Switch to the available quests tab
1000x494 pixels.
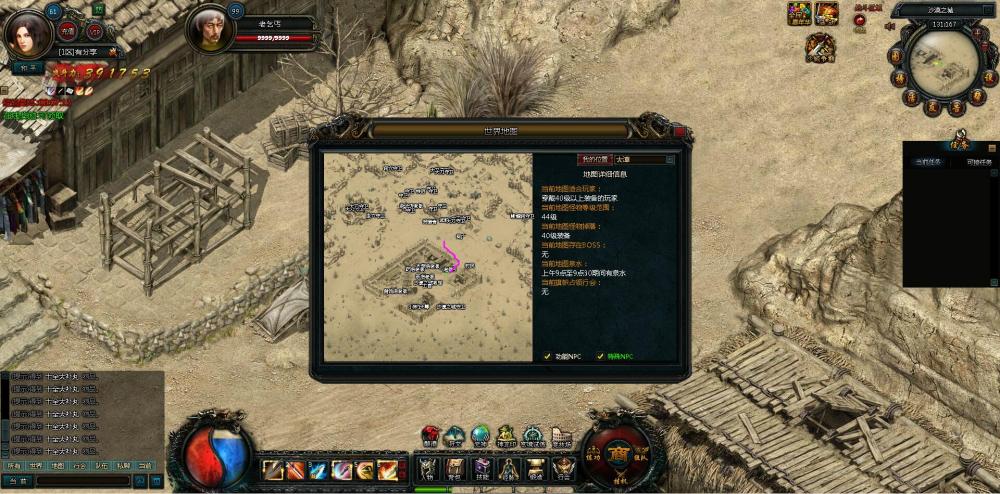tap(978, 160)
